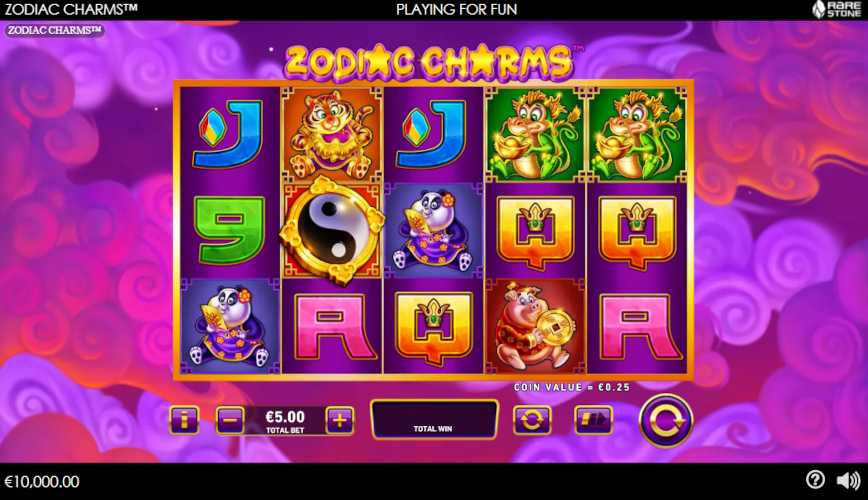Screen dimensions: 868x500
Task: Open the autoplay settings button
Action: (532, 420)
